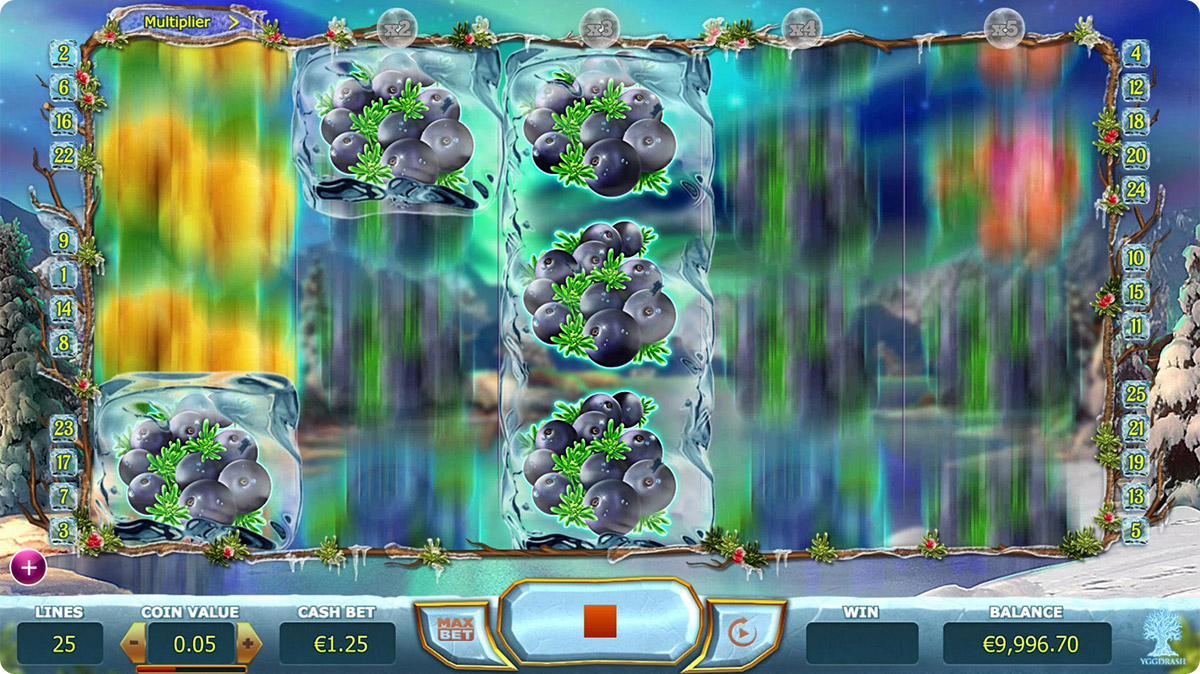The width and height of the screenshot is (1200, 674).
Task: Choose payline number 3 marker
Action: tap(65, 529)
